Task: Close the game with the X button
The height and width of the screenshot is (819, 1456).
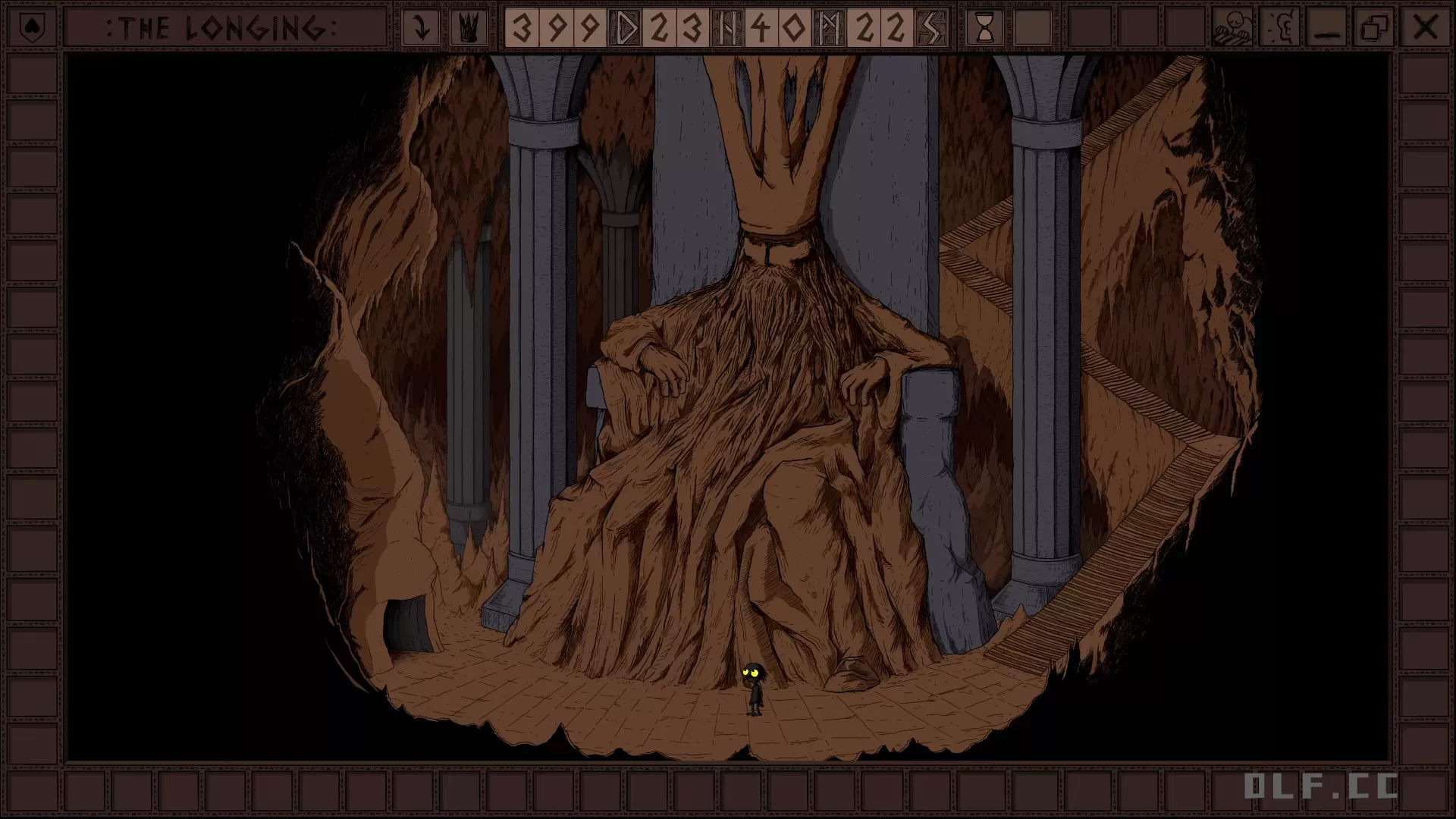Action: [1425, 28]
